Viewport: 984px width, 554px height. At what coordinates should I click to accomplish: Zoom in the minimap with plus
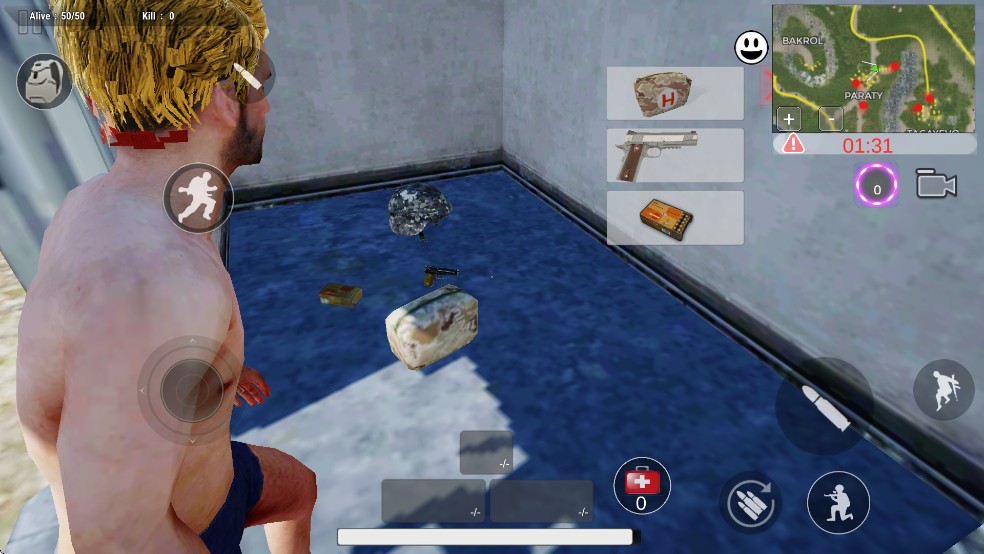(790, 119)
